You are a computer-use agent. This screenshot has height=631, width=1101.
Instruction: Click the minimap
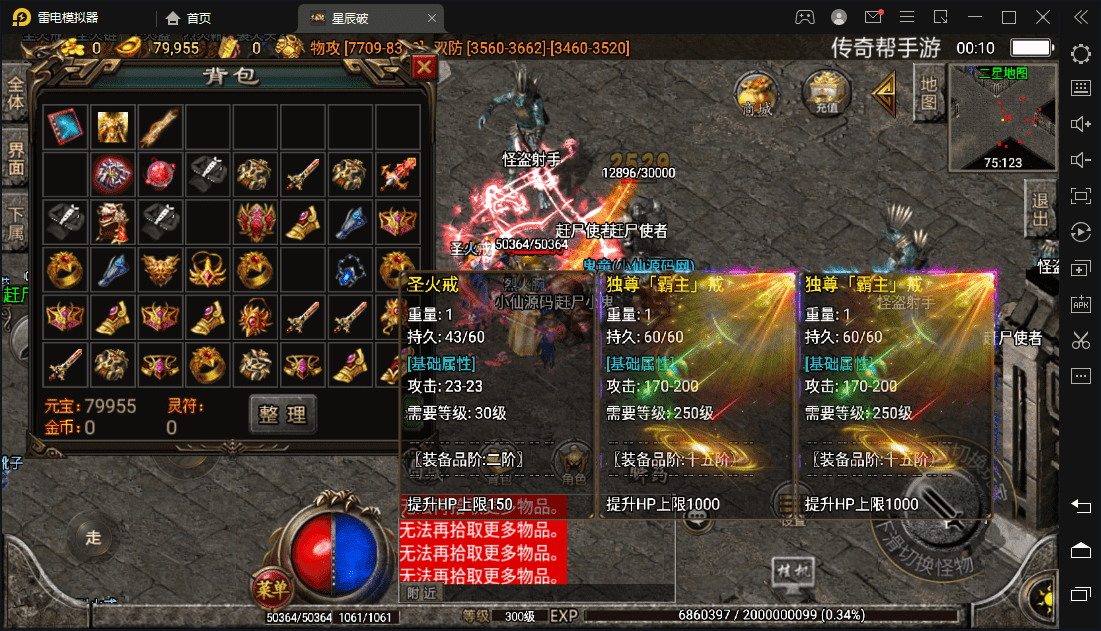[x=1002, y=117]
